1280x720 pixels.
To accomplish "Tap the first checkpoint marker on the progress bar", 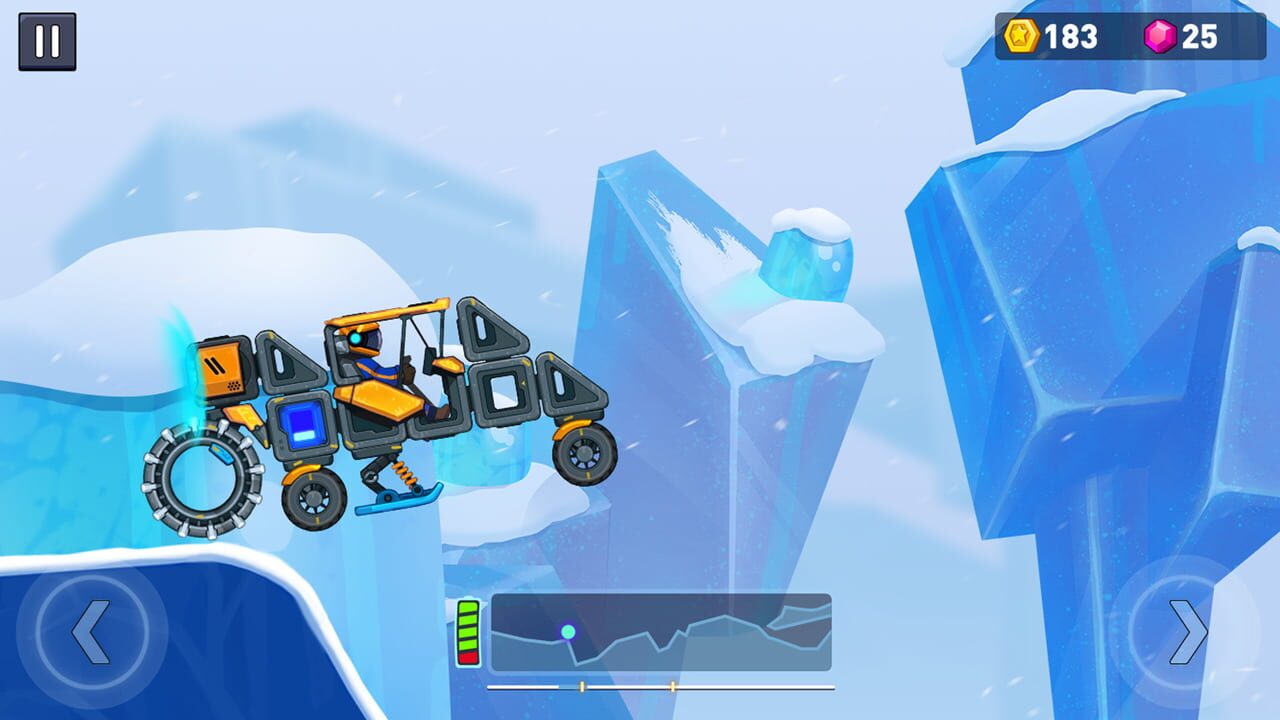I will pos(581,686).
